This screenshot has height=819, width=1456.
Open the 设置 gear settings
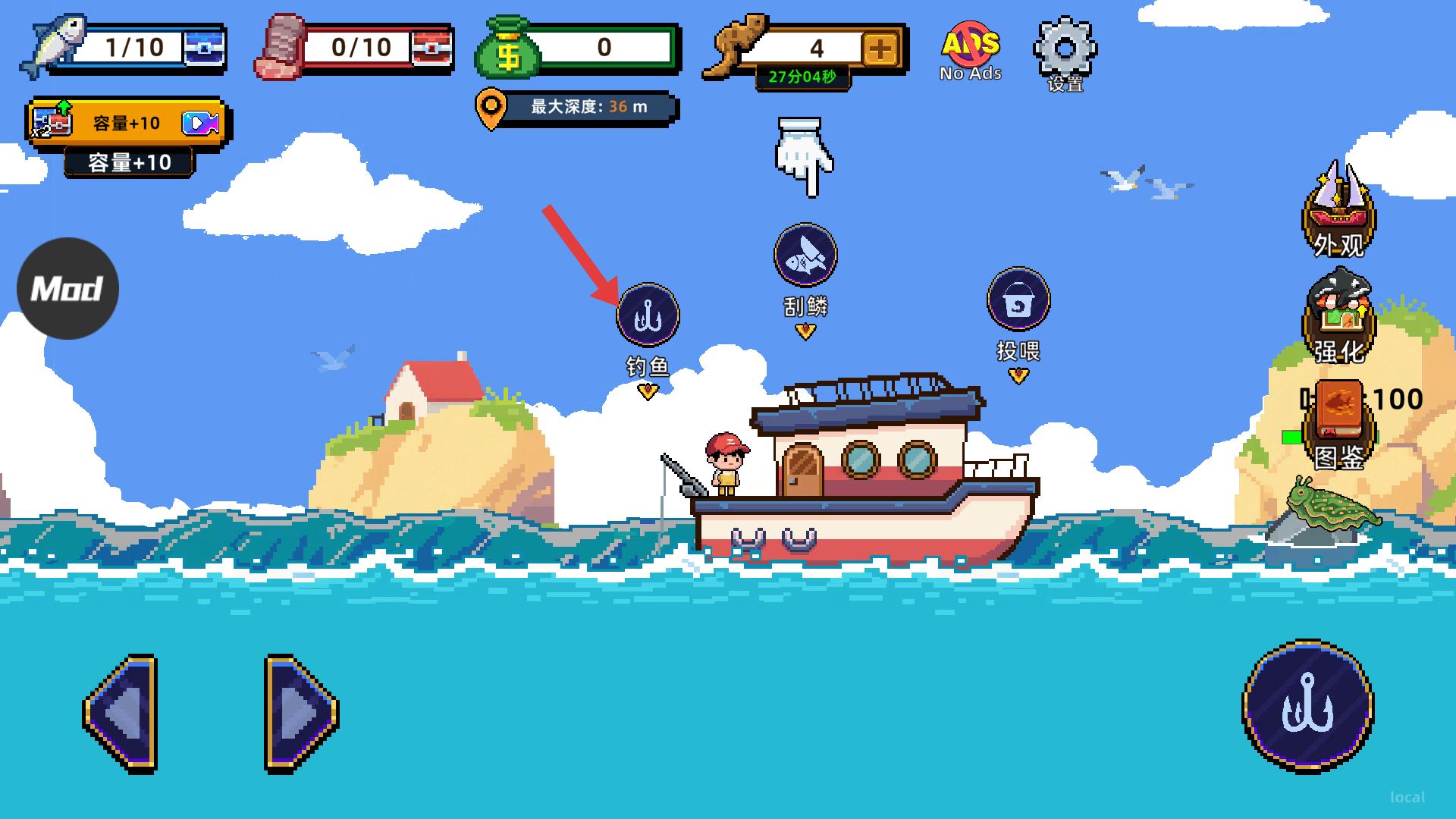[x=1065, y=52]
